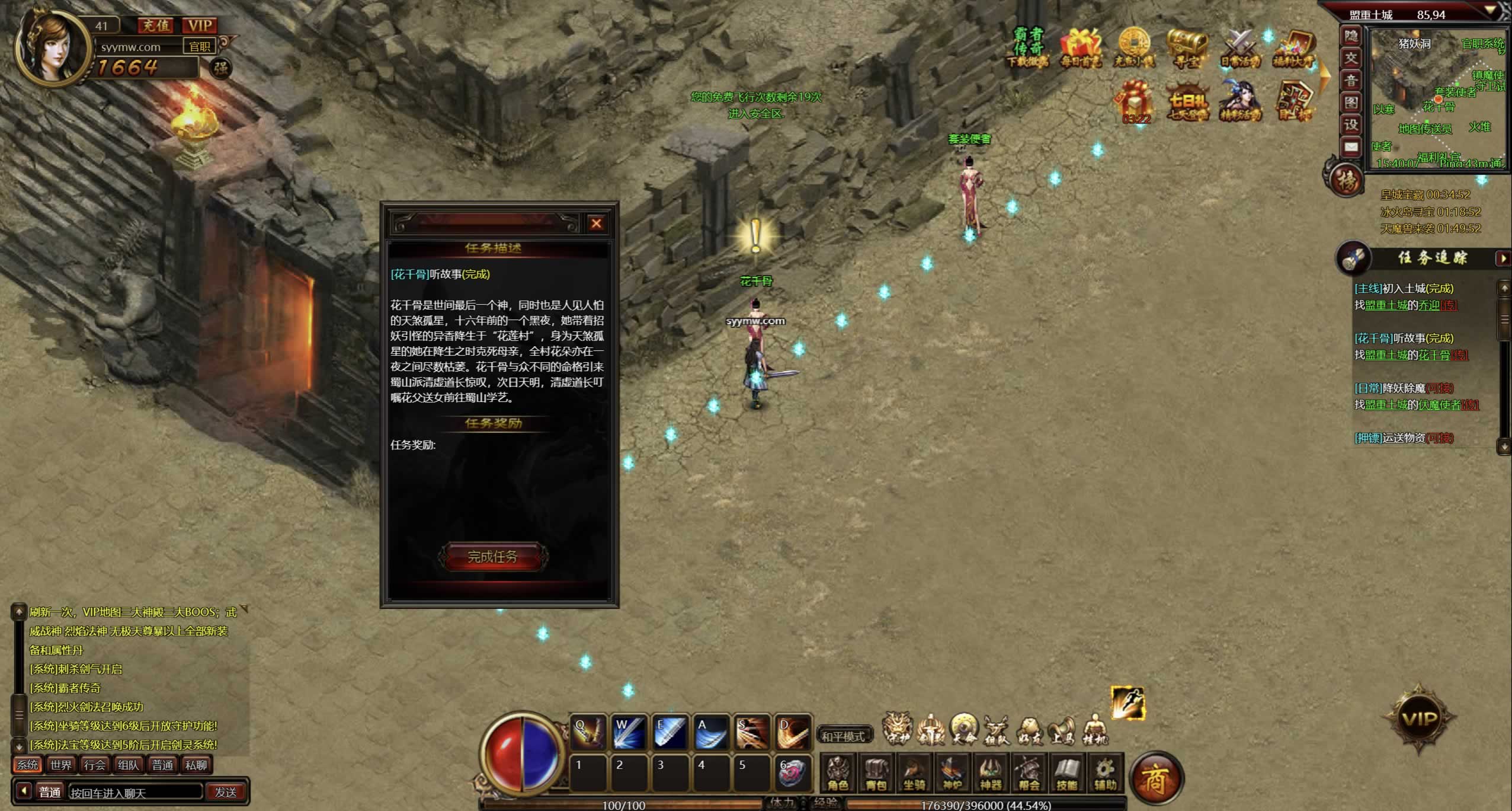
Task: Open the VIP button beside 充值
Action: pyautogui.click(x=200, y=25)
